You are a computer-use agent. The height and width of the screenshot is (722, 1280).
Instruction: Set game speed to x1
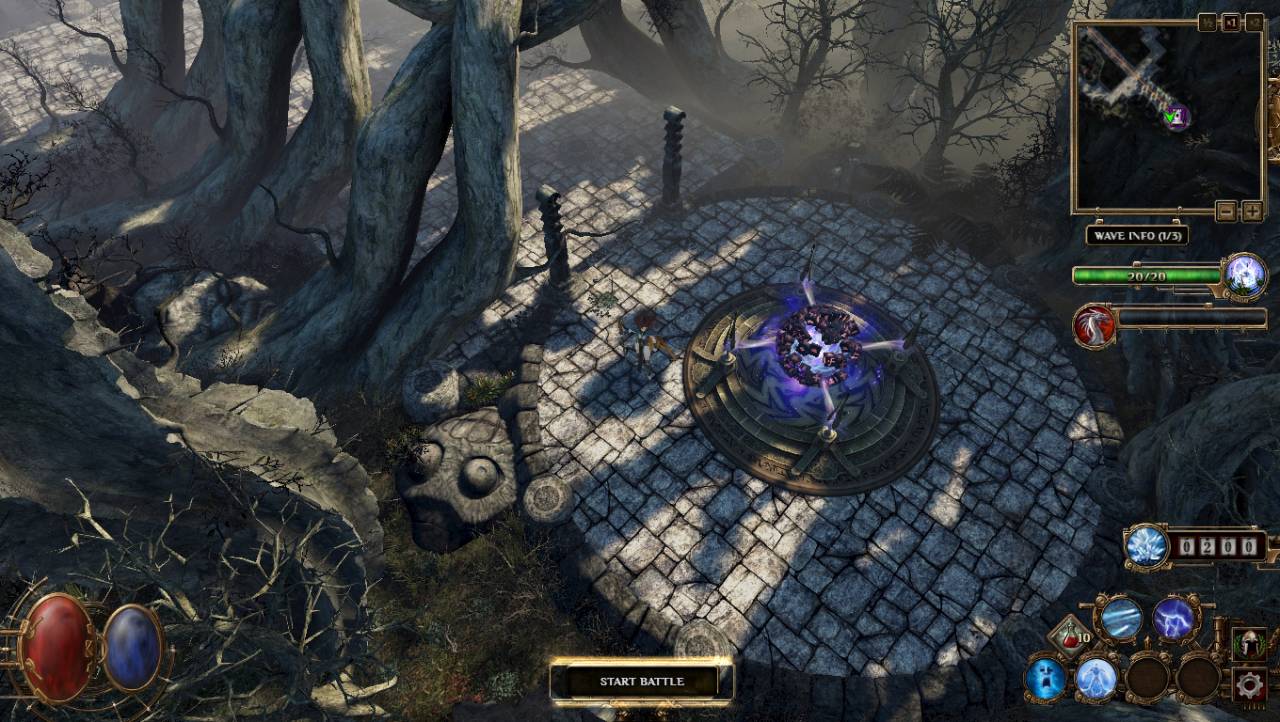click(x=1231, y=22)
